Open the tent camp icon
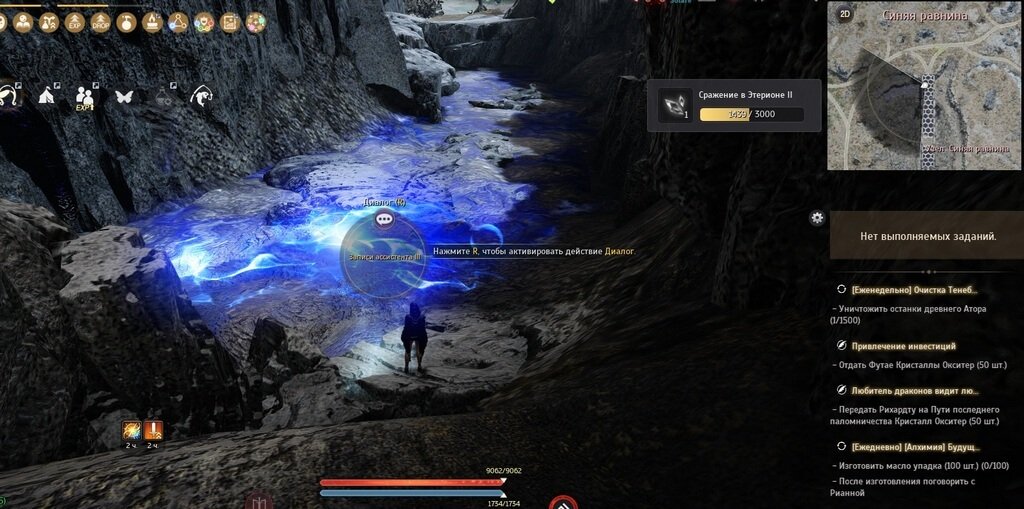This screenshot has width=1024, height=509. click(47, 97)
